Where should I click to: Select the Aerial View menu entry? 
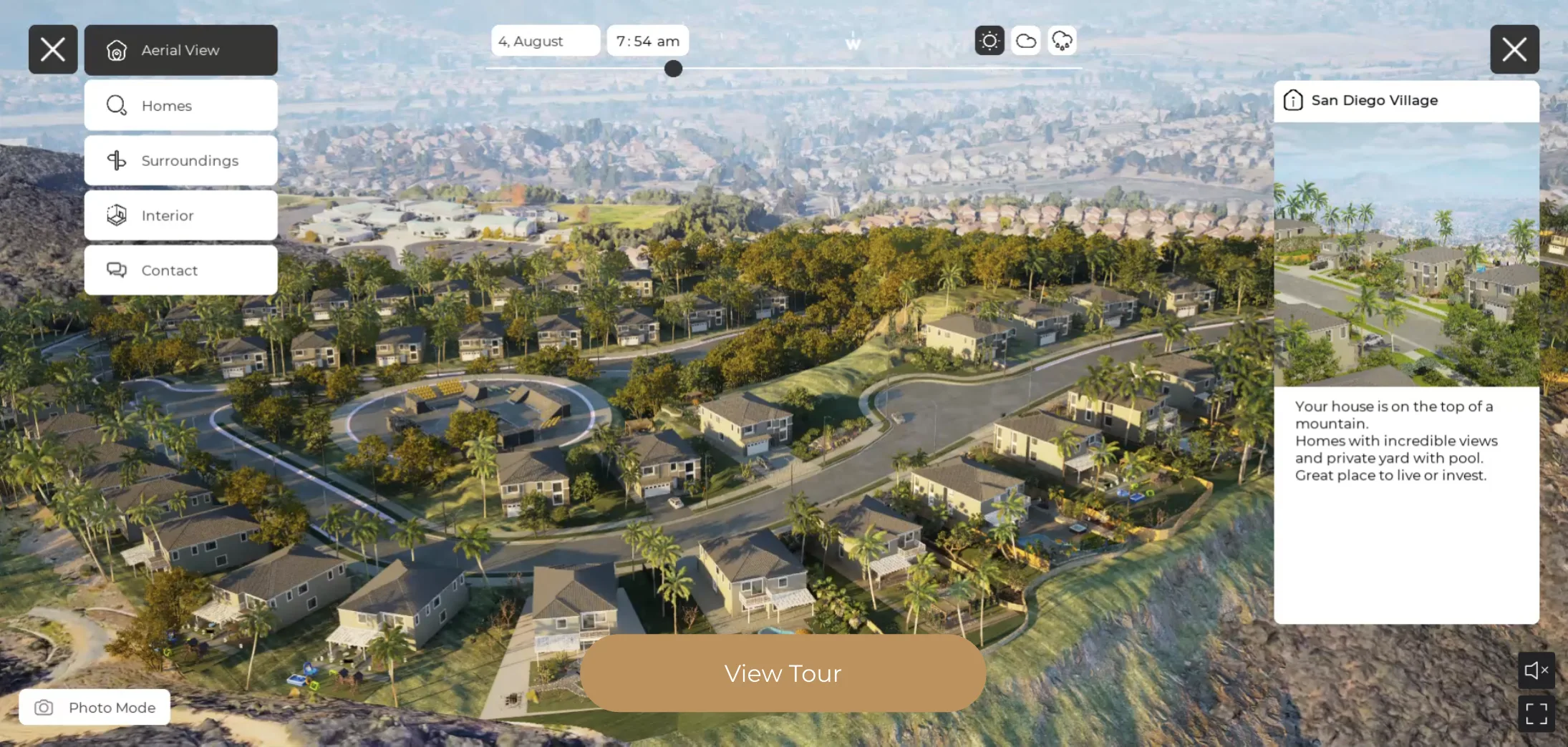[x=180, y=50]
